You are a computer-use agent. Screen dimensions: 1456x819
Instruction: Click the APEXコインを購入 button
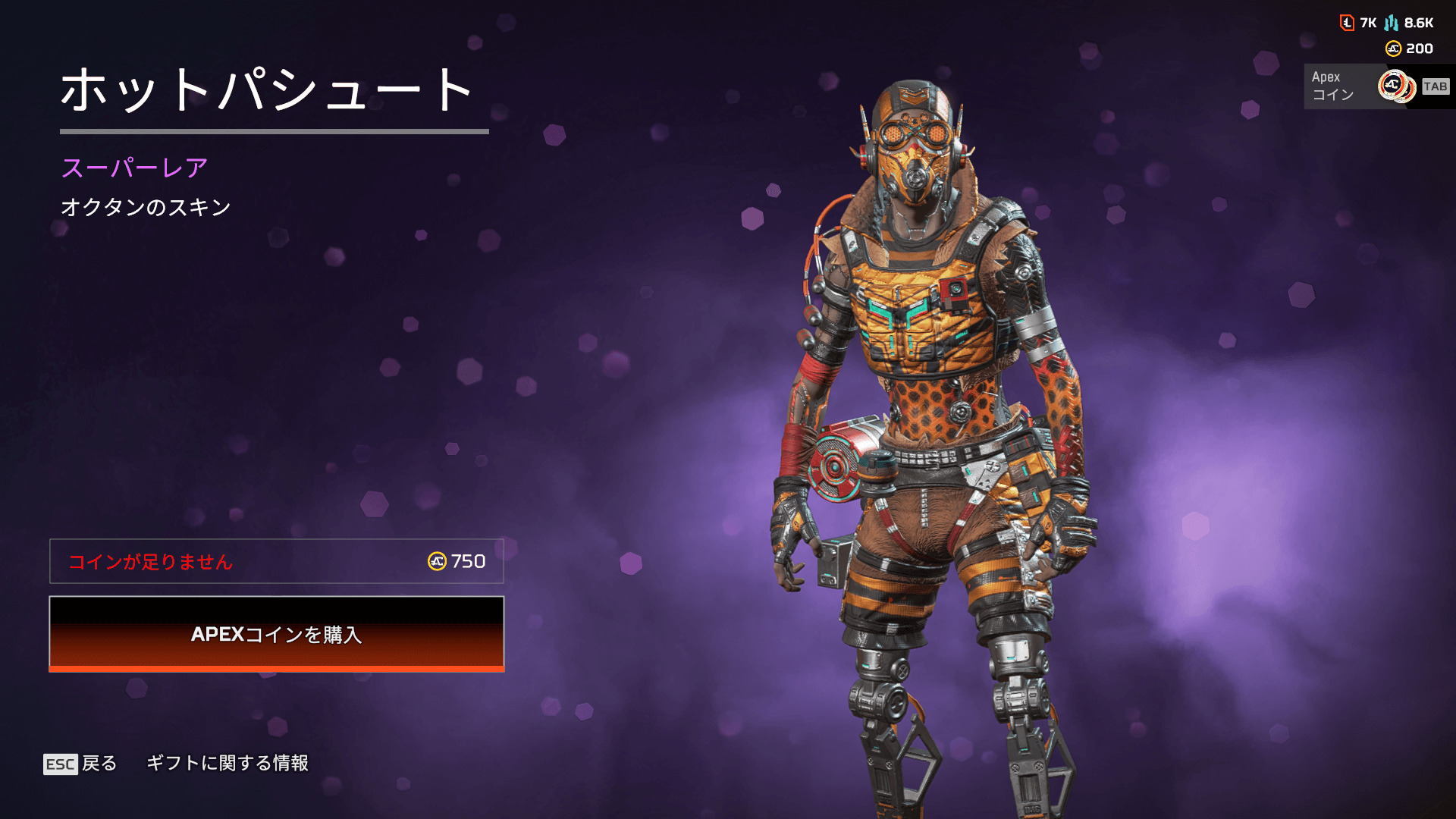(277, 634)
